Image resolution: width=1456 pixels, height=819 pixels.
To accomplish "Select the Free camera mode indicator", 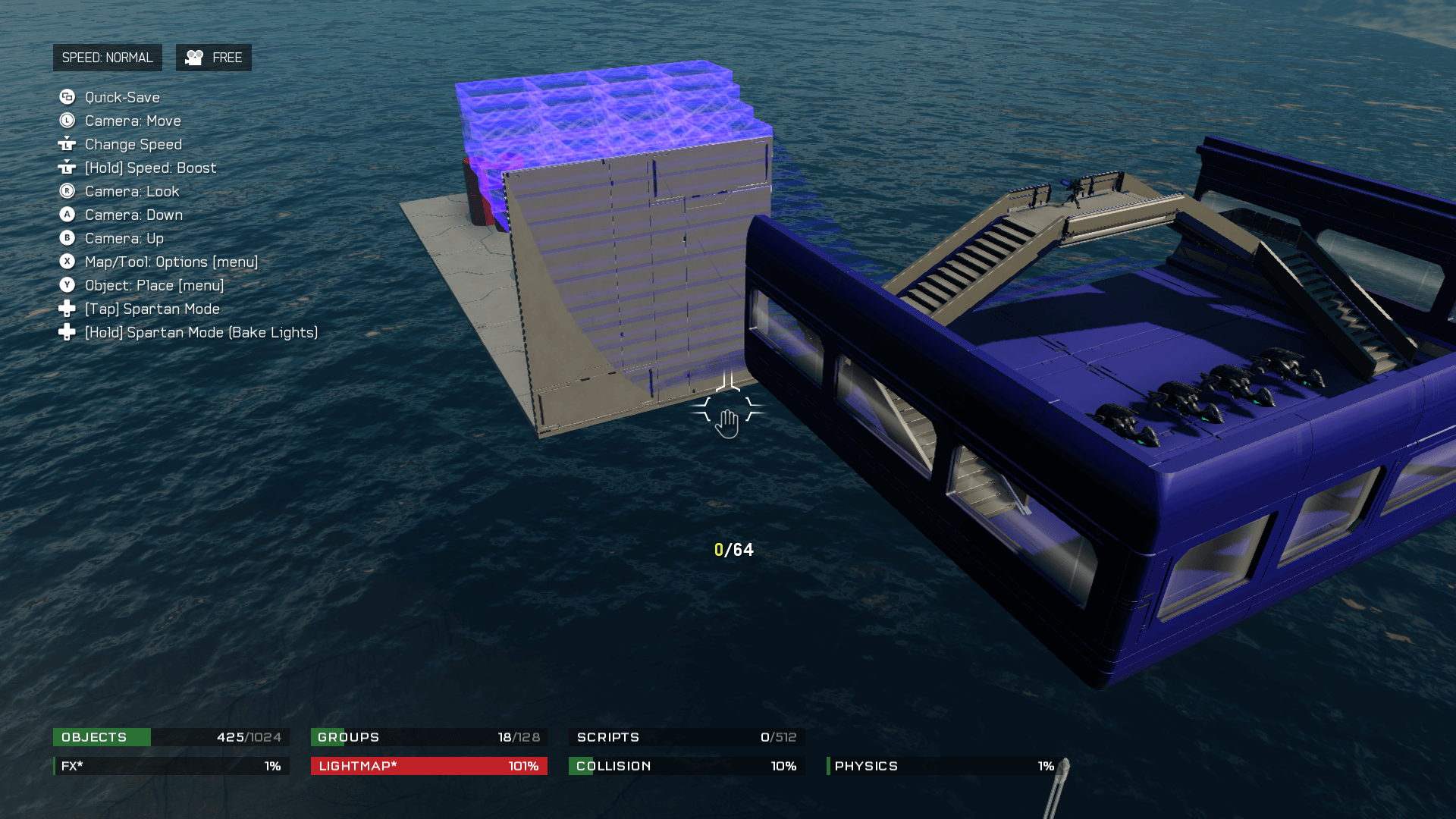I will tap(214, 58).
